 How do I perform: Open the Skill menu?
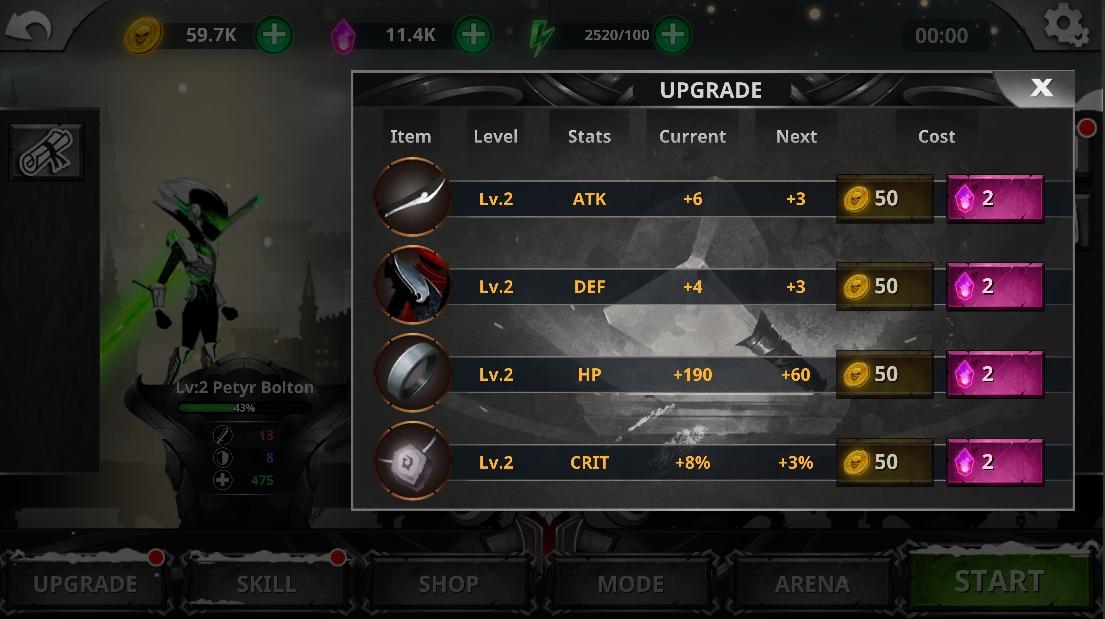[266, 583]
